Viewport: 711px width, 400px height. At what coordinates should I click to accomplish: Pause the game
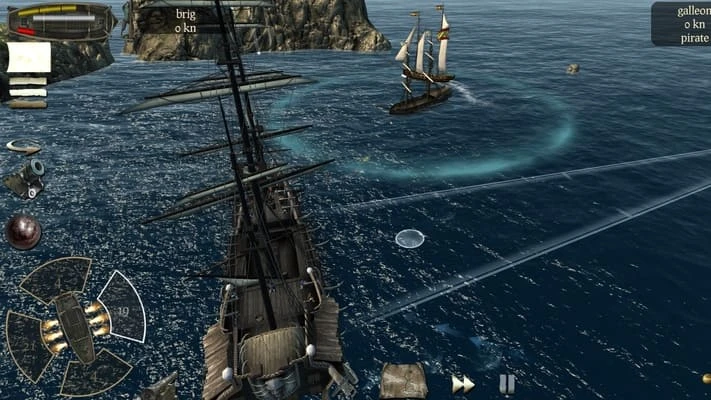[507, 384]
